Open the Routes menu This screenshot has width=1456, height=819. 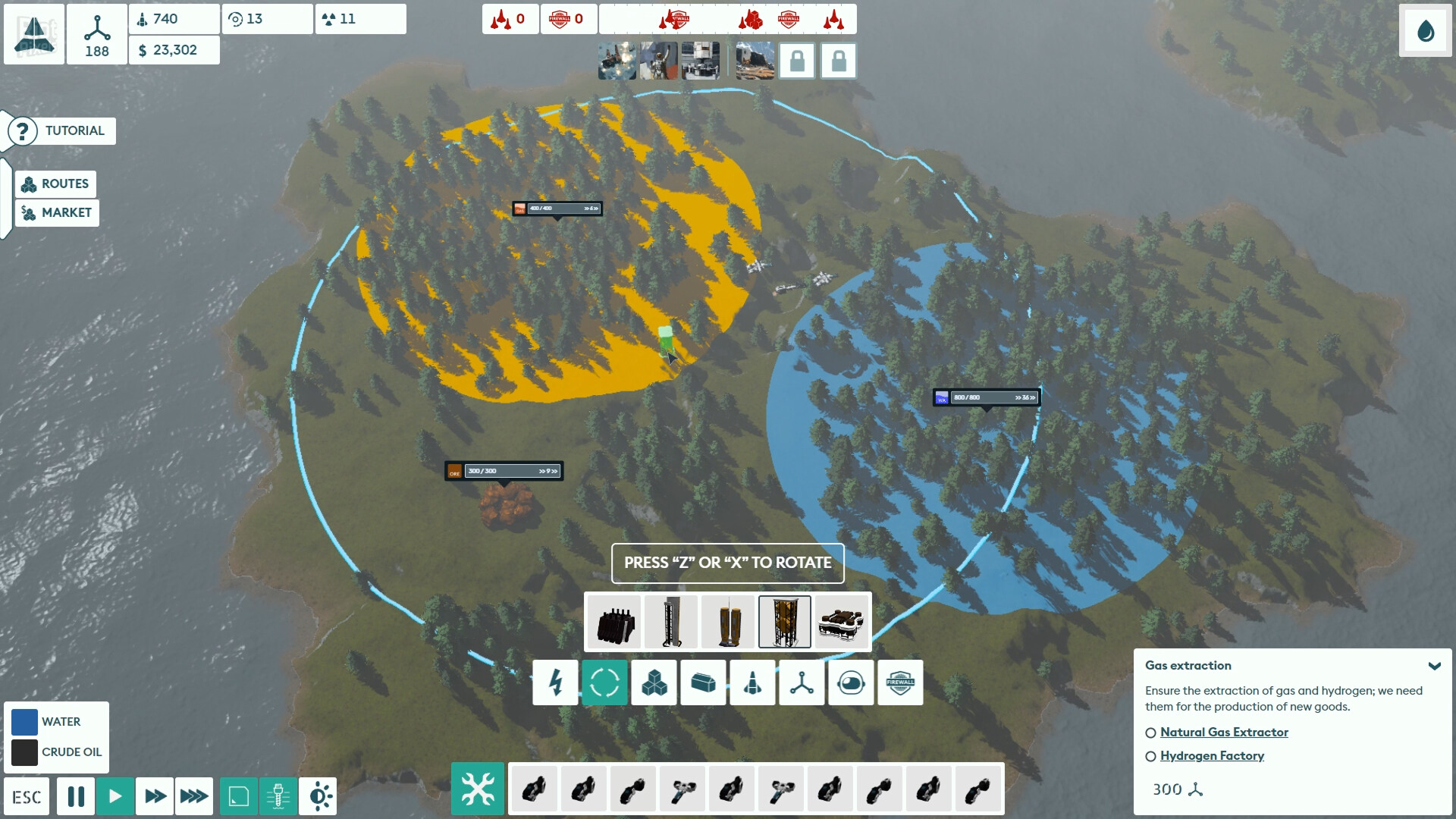coord(55,184)
